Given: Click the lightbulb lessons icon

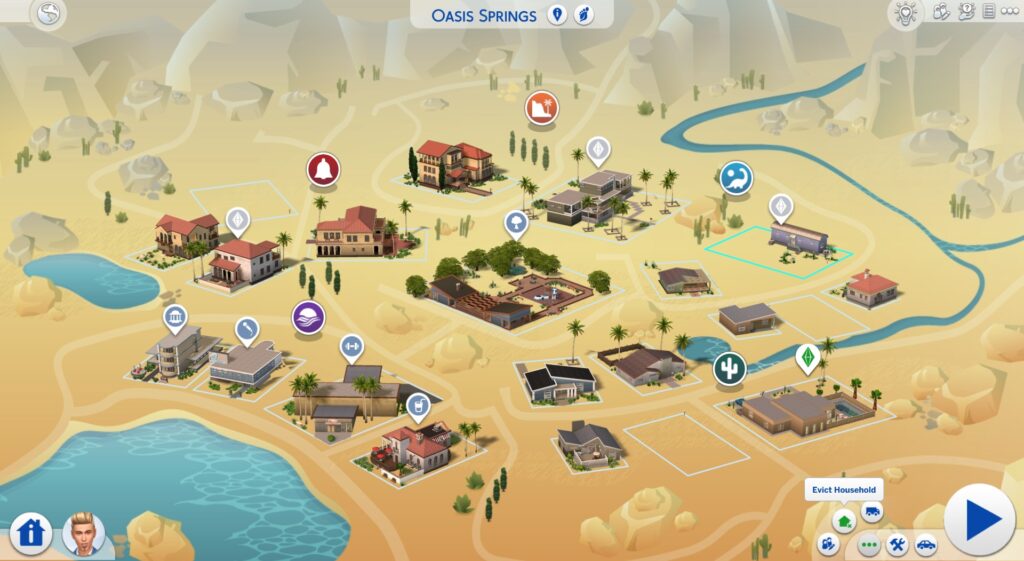Looking at the screenshot, I should click(x=904, y=14).
